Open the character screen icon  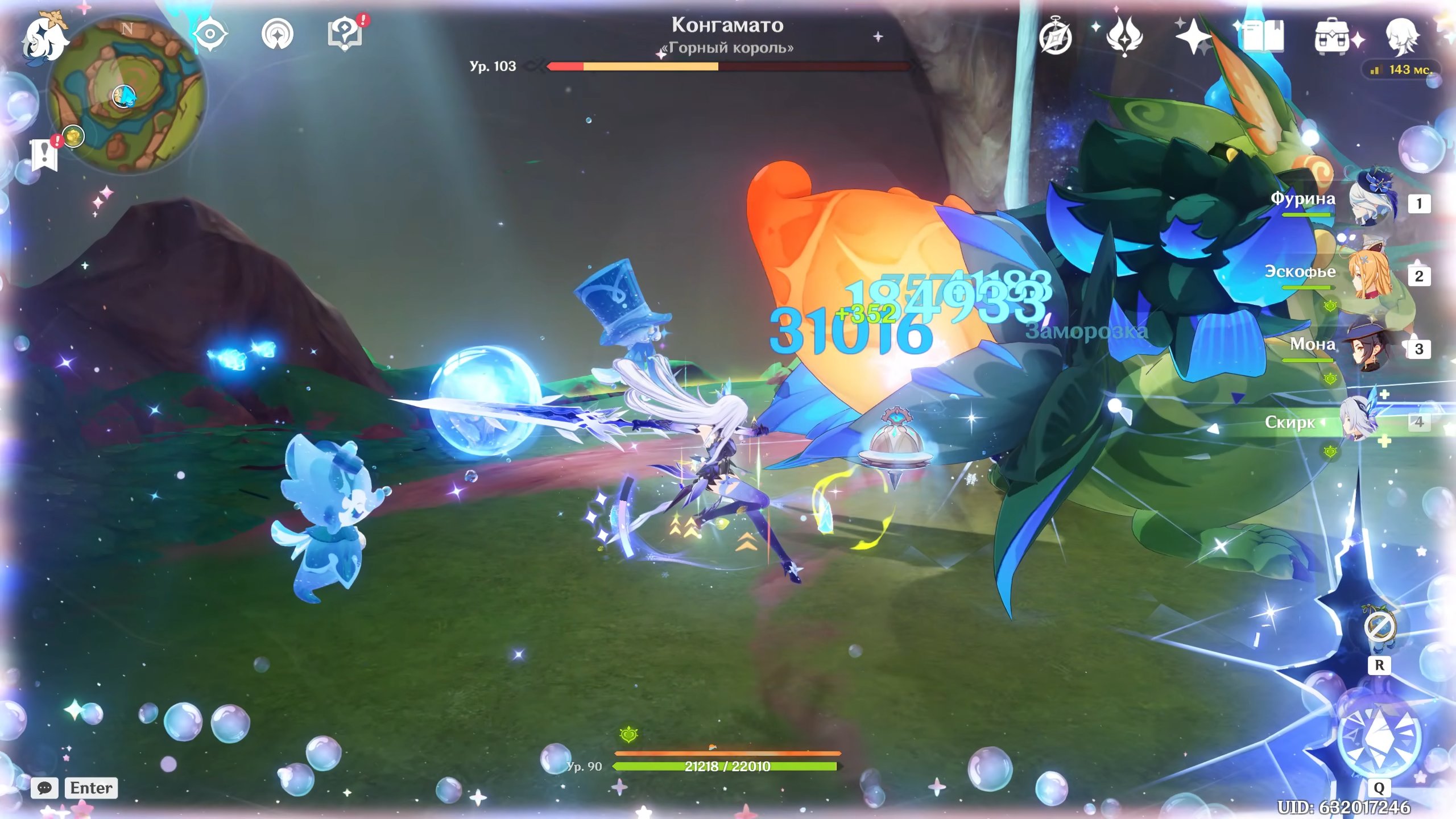tap(1401, 36)
